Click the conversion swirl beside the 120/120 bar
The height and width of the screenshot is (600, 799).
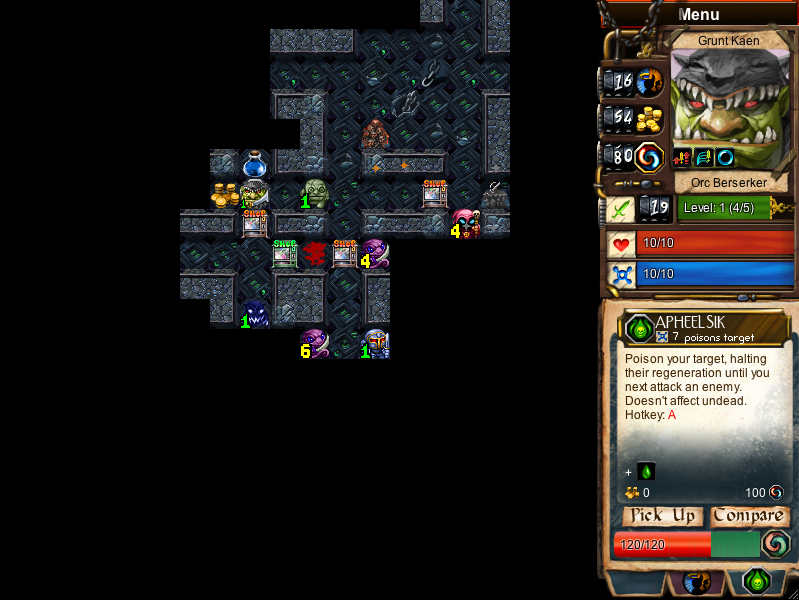(775, 544)
